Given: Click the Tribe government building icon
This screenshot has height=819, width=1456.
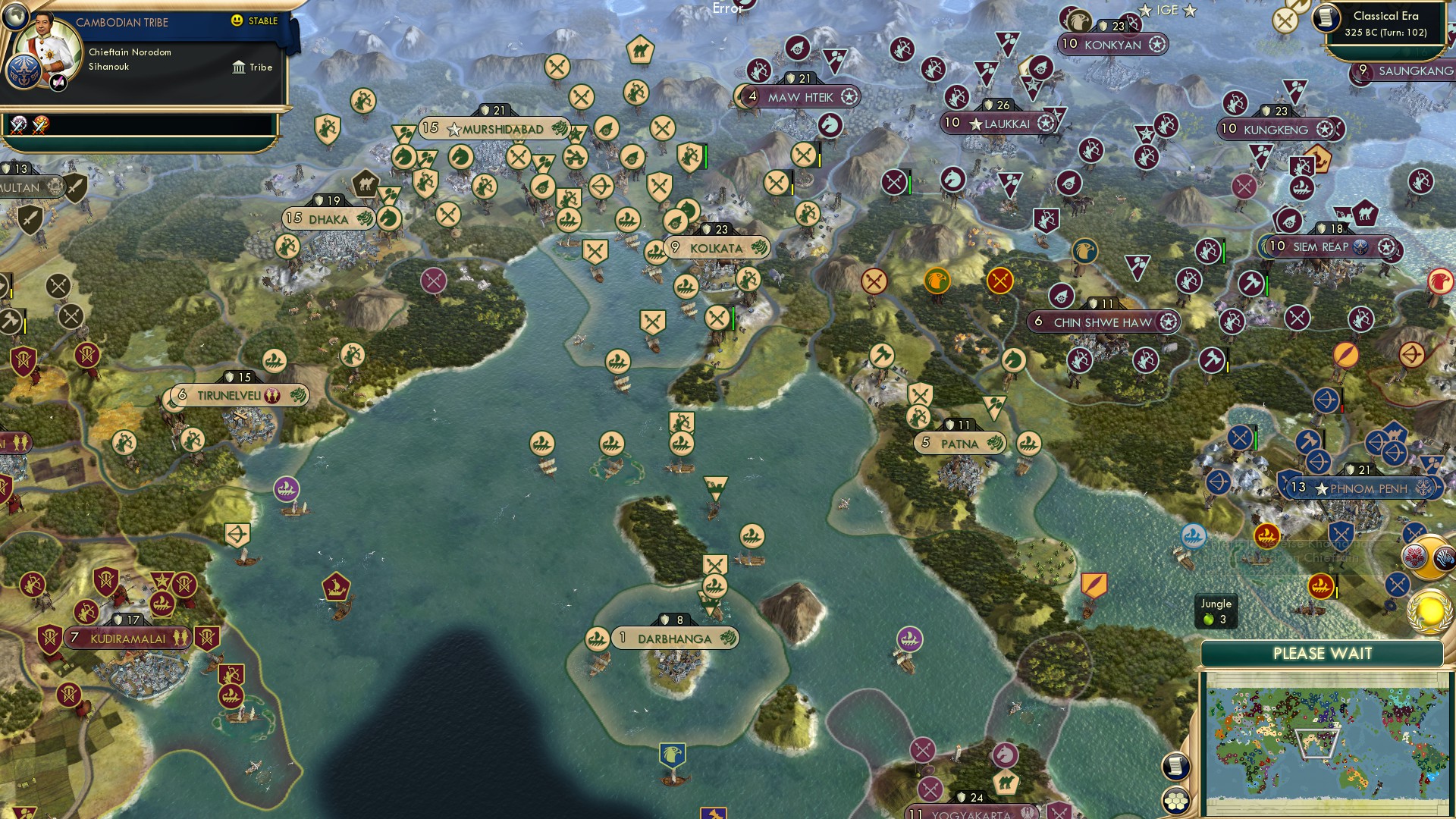Looking at the screenshot, I should click(x=237, y=67).
